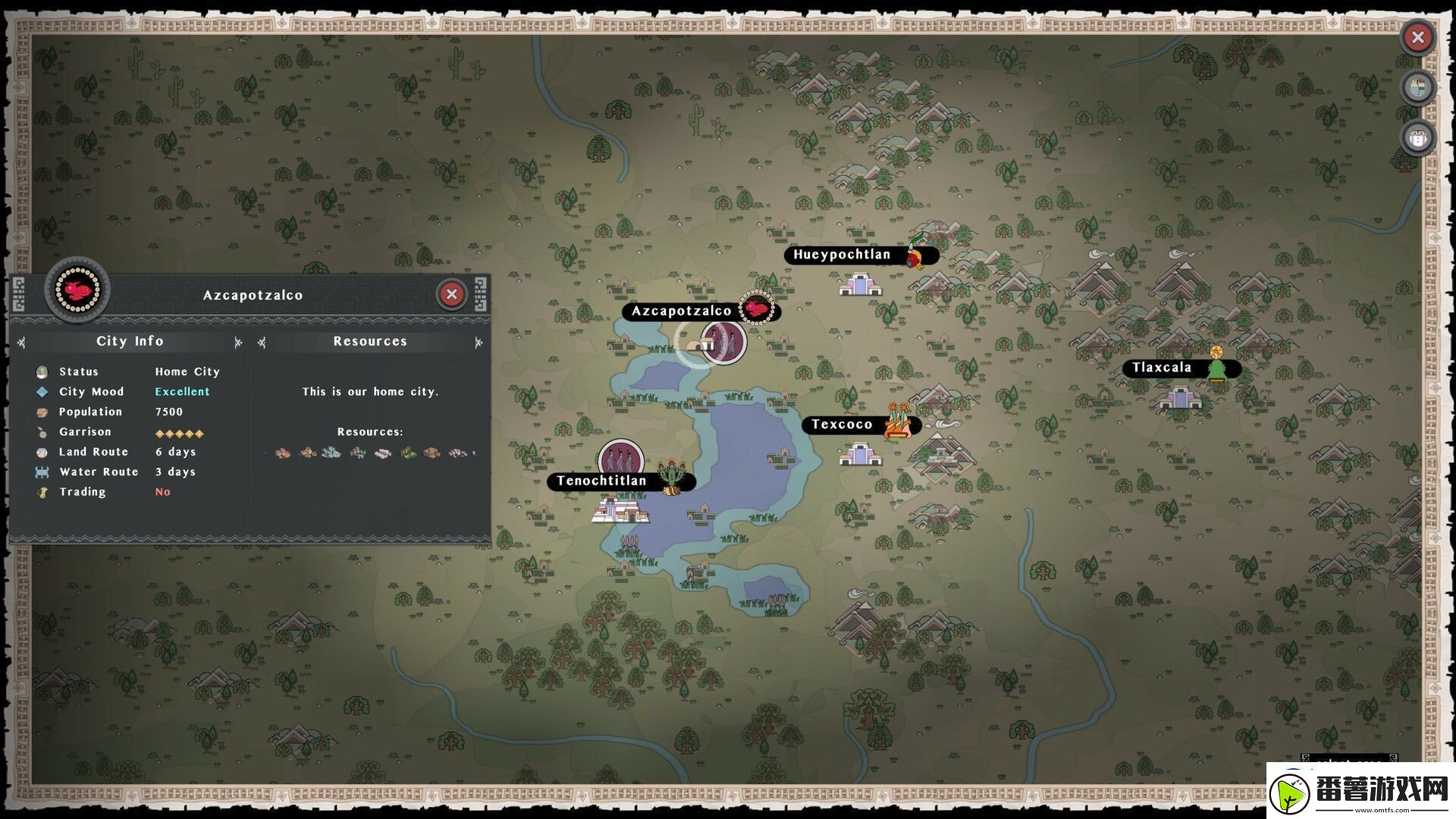The image size is (1456, 819).
Task: Select the Tenochtitlan city label
Action: (601, 481)
